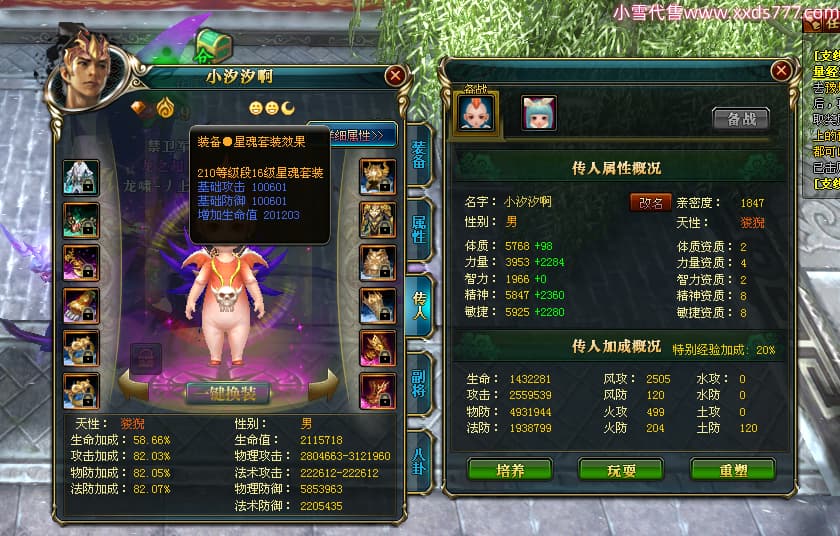Image resolution: width=840 pixels, height=536 pixels.
Task: Activate the 重塑 reshape button
Action: click(732, 470)
